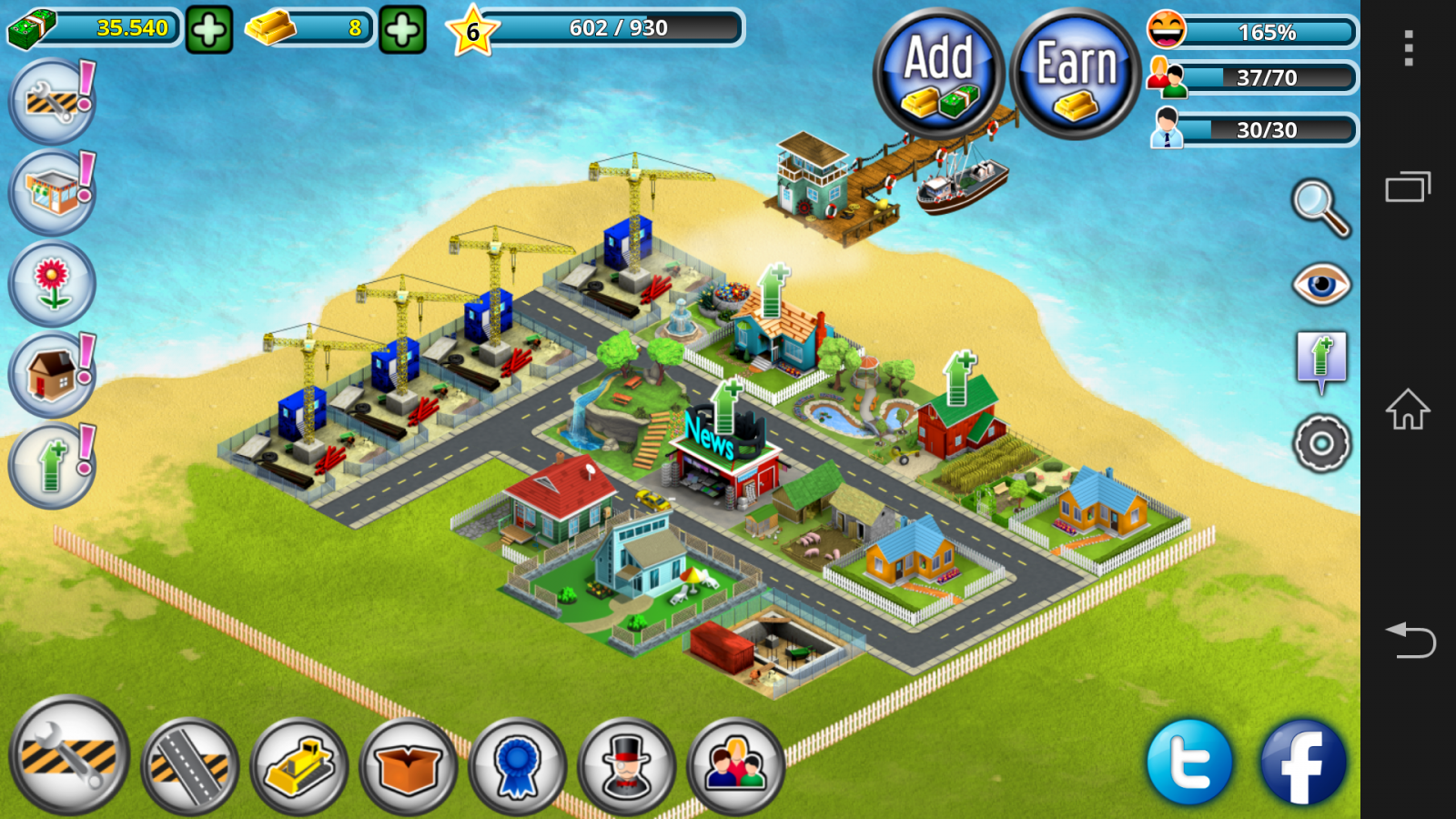Show the blue ribbon achievements

tap(518, 766)
